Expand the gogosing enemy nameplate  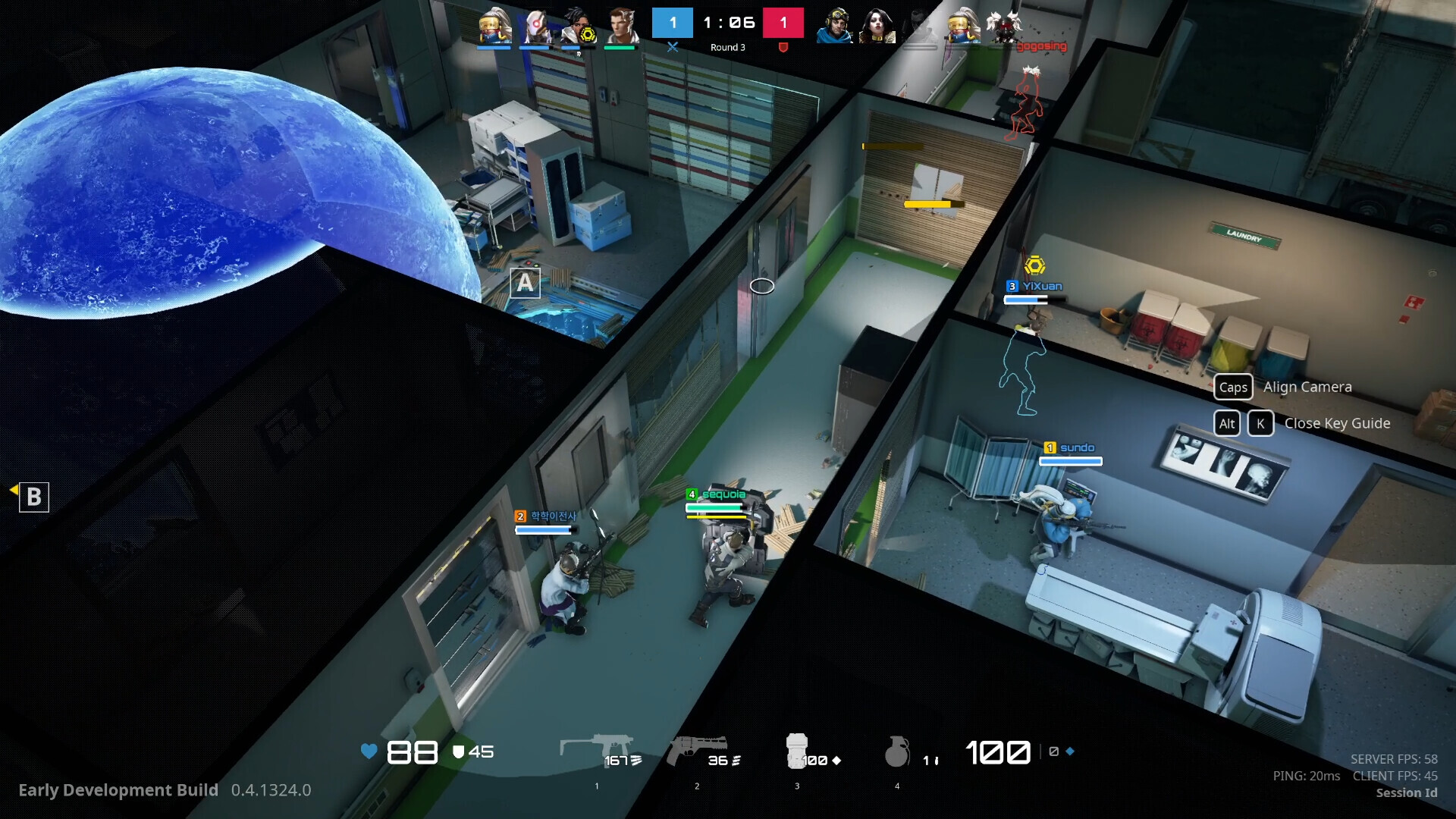(x=1040, y=45)
